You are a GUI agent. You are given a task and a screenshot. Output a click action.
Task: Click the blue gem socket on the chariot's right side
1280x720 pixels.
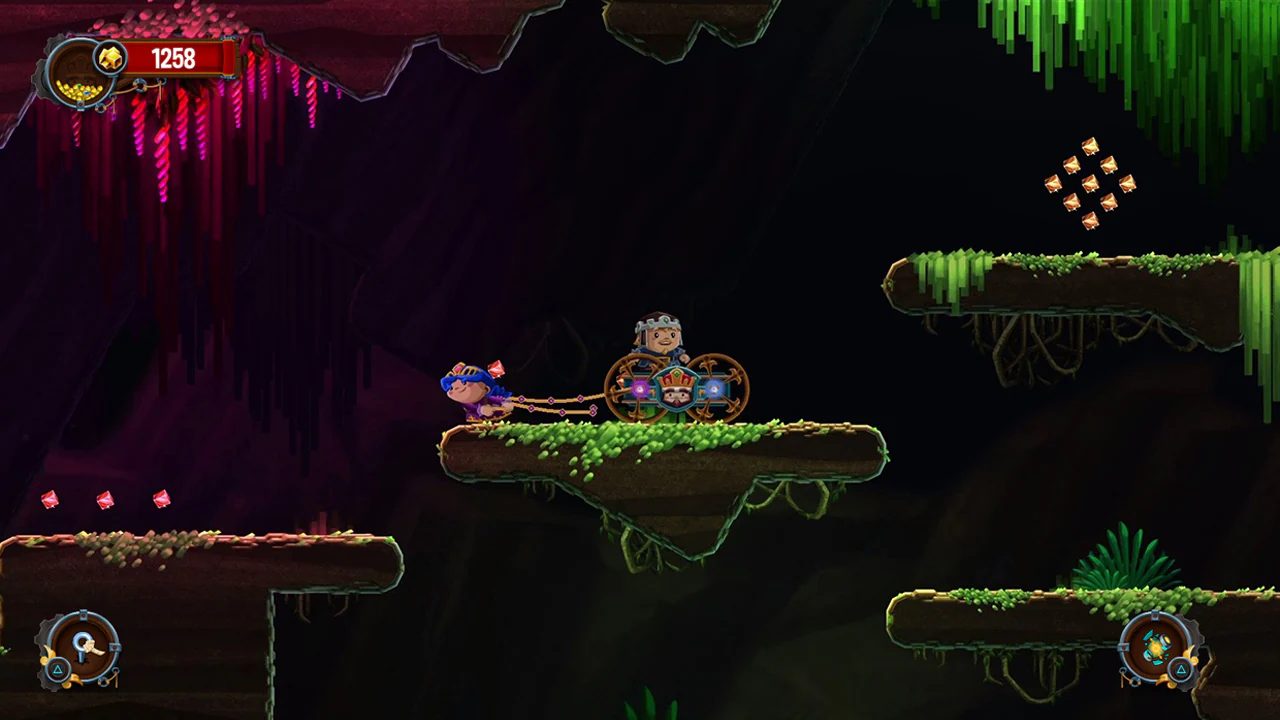(714, 390)
